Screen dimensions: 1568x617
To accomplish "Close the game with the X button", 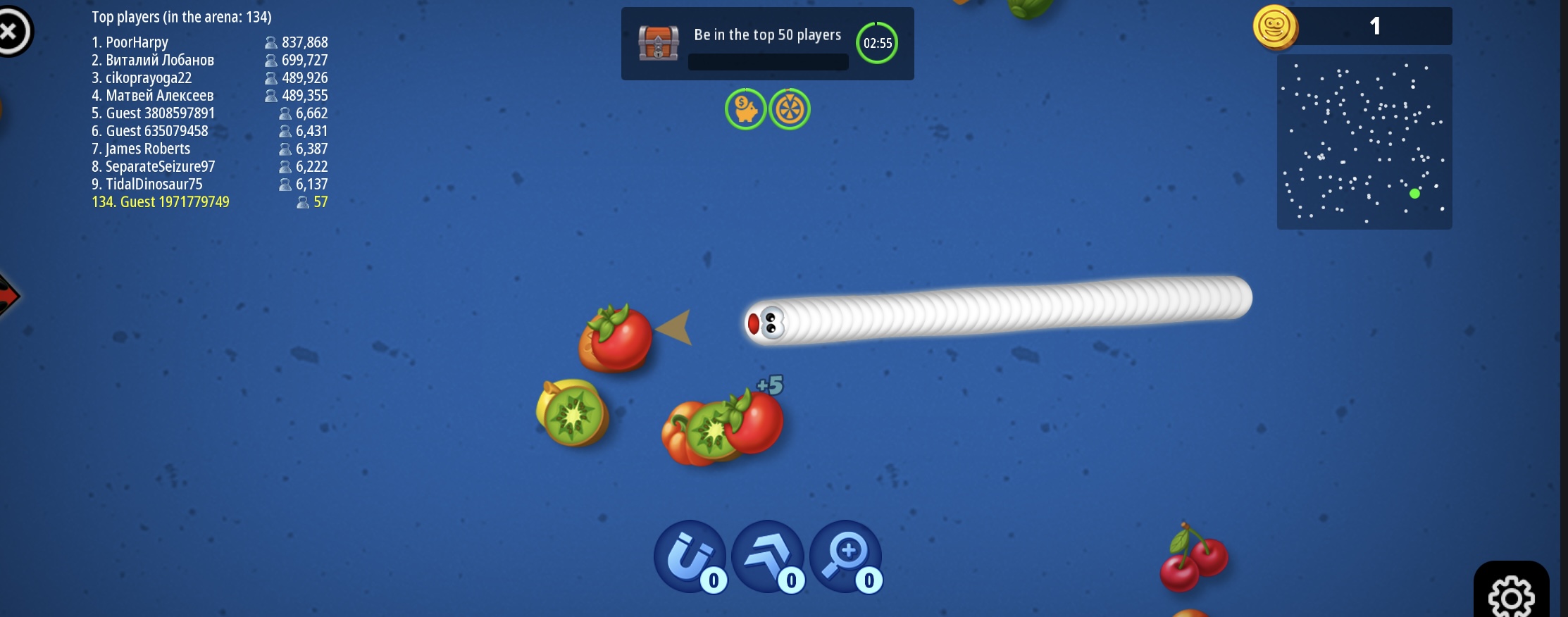I will pyautogui.click(x=11, y=31).
